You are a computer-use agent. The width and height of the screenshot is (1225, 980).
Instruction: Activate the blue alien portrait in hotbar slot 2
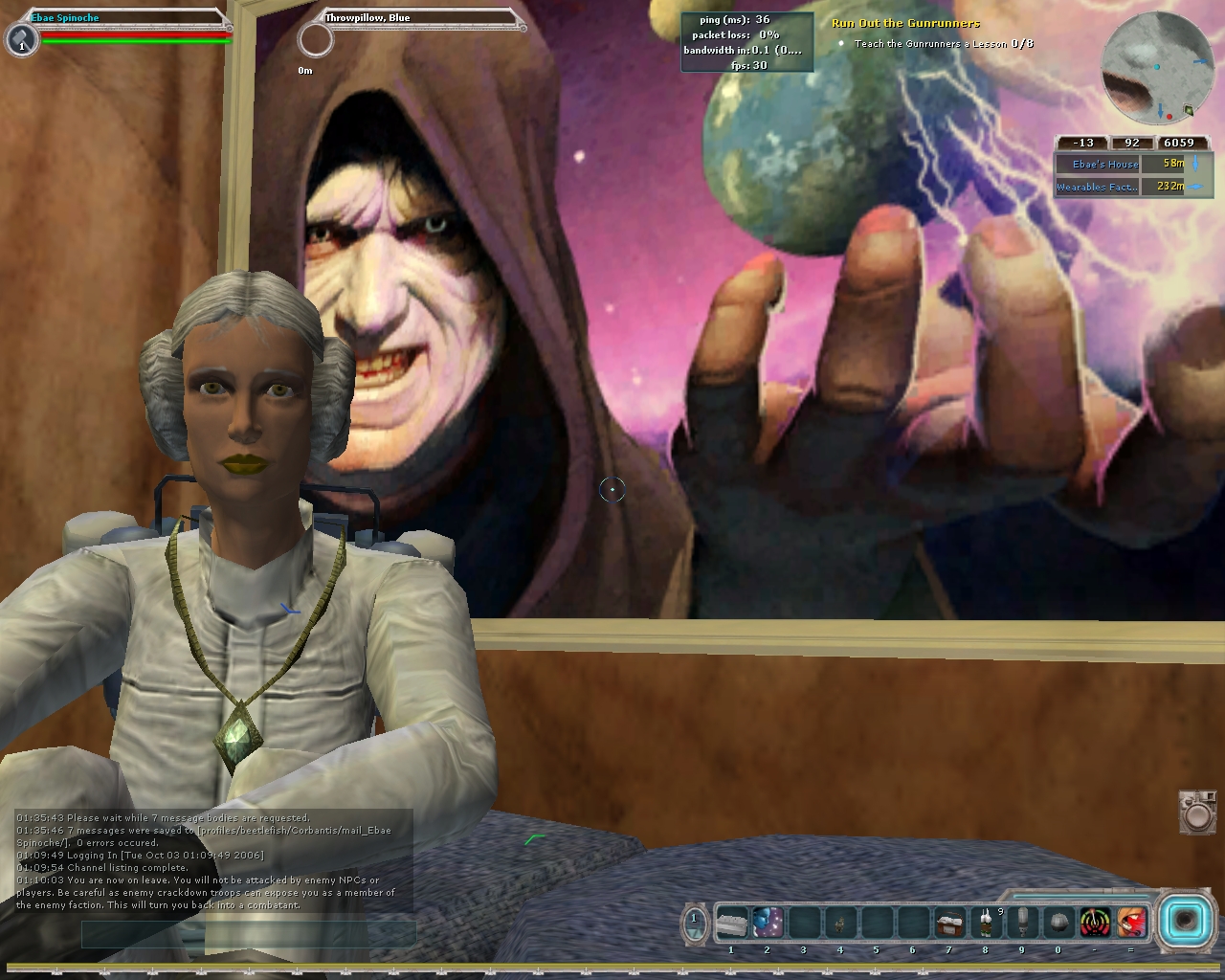pos(767,922)
